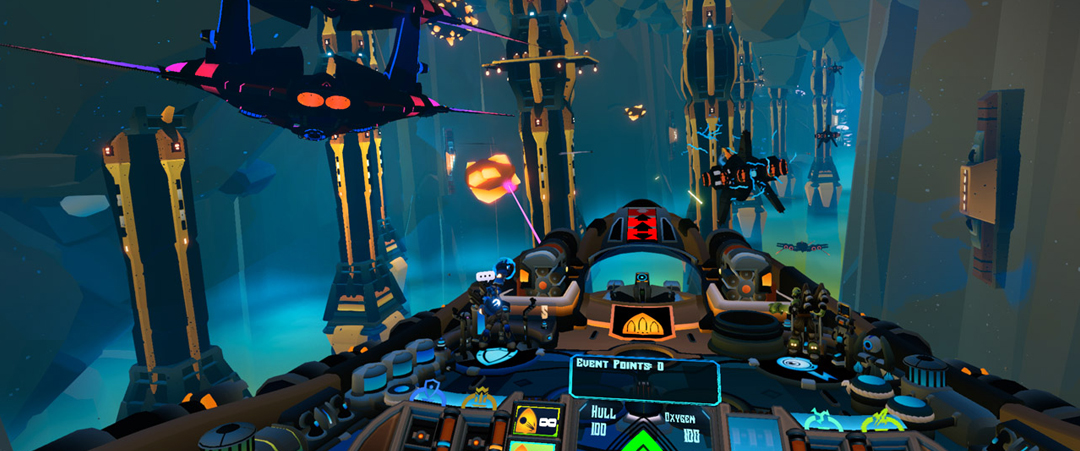Activate the glowing shield icon

click(x=495, y=355)
